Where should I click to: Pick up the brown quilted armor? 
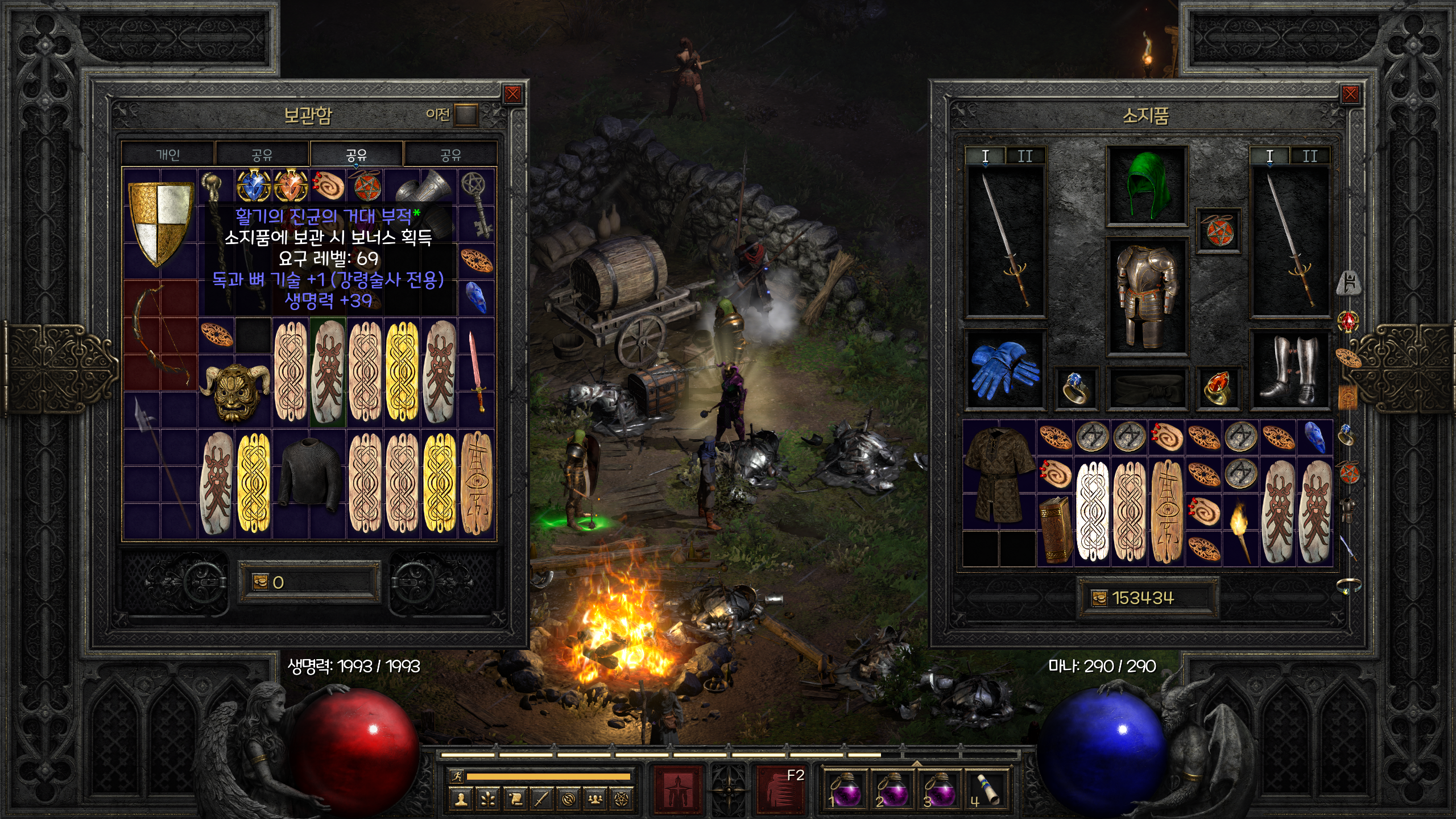[x=999, y=474]
